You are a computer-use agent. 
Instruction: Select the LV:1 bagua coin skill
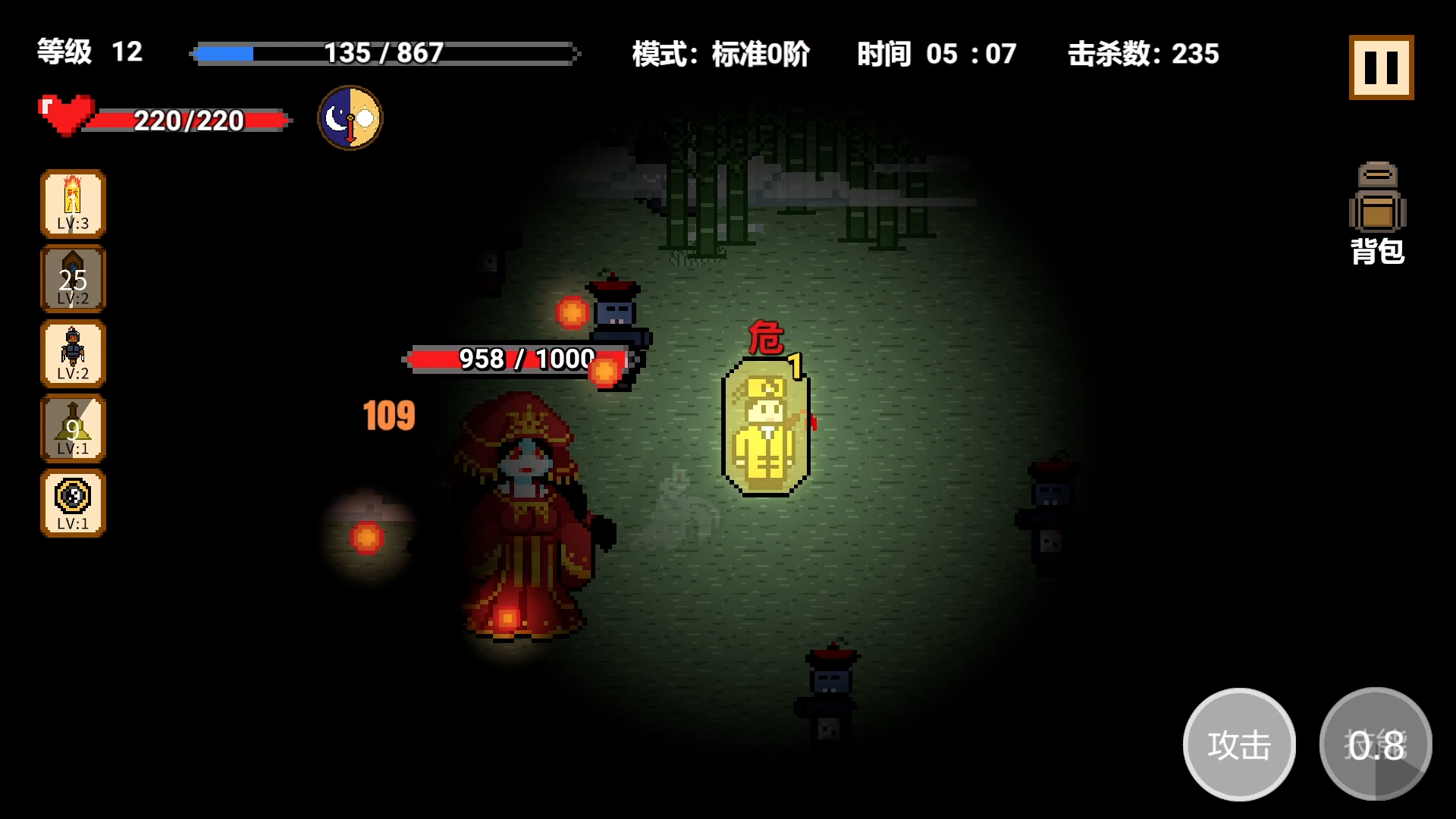pos(72,504)
